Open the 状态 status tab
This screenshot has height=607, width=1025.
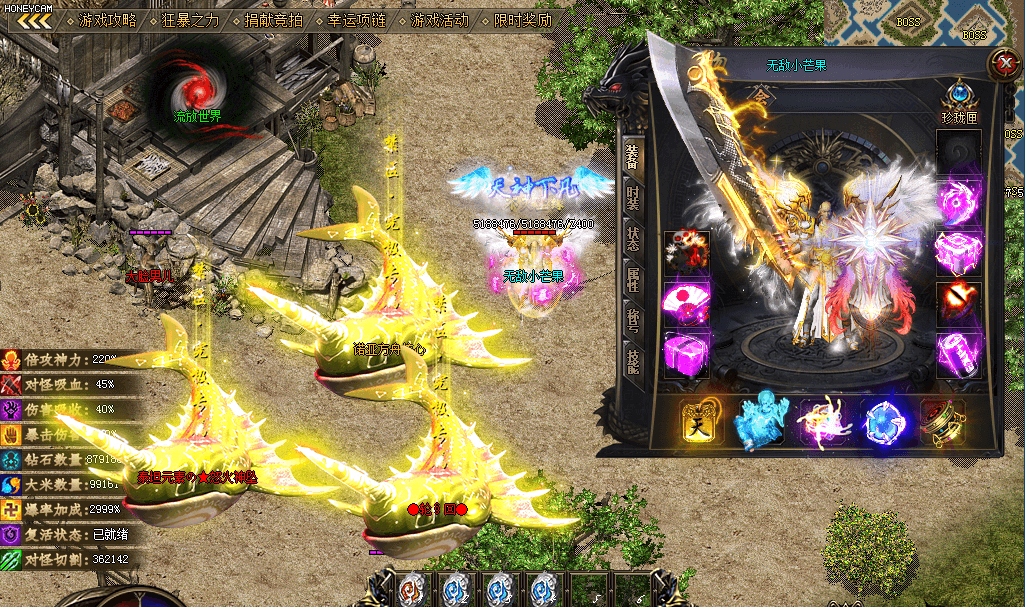(632, 239)
